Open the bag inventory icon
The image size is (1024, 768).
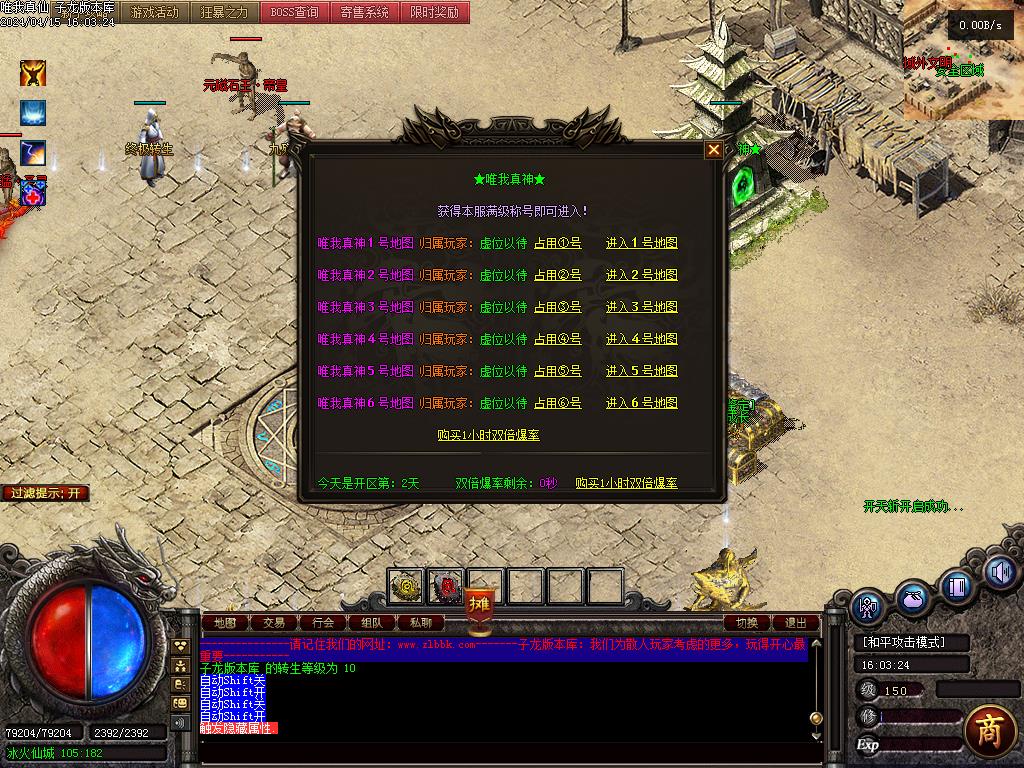[x=912, y=599]
